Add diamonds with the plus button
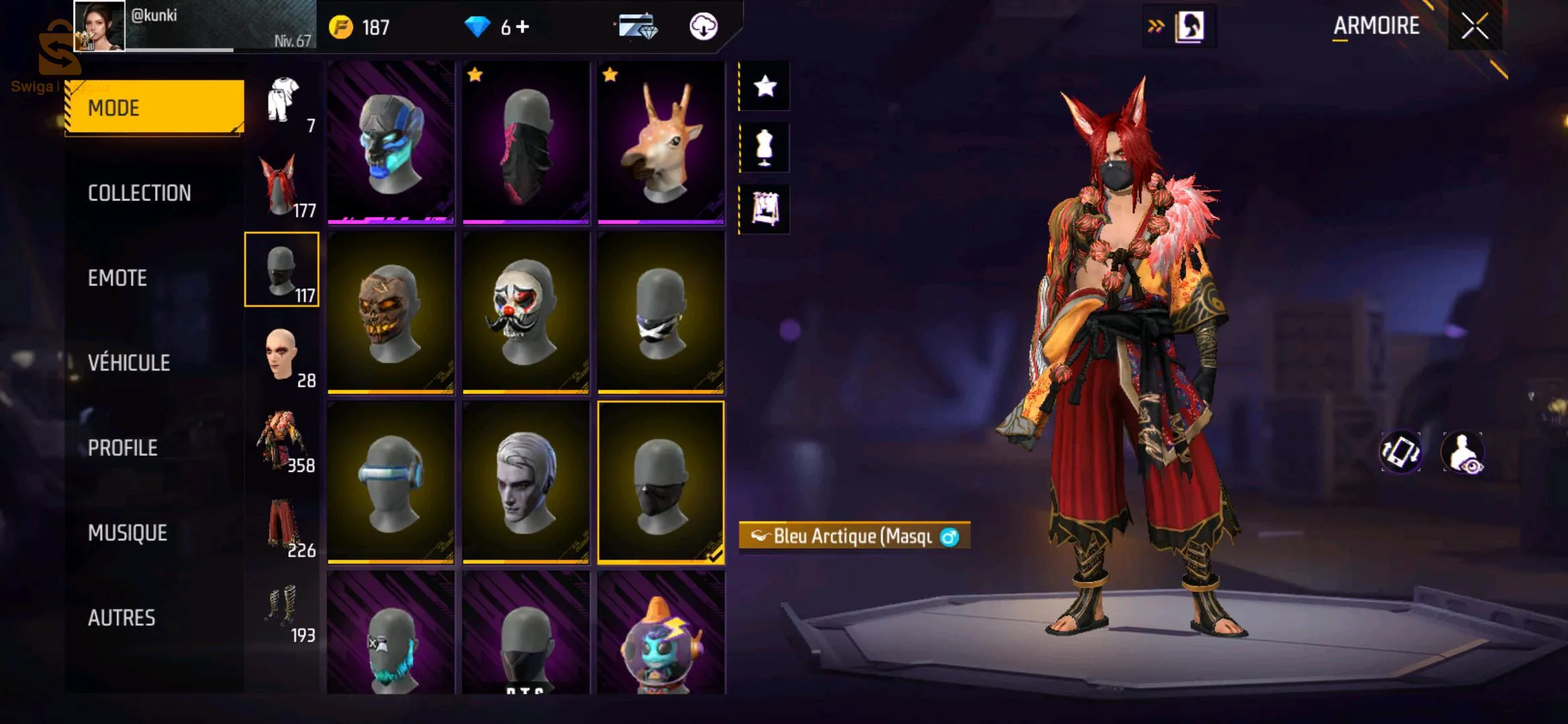The image size is (1568, 724). (x=523, y=27)
